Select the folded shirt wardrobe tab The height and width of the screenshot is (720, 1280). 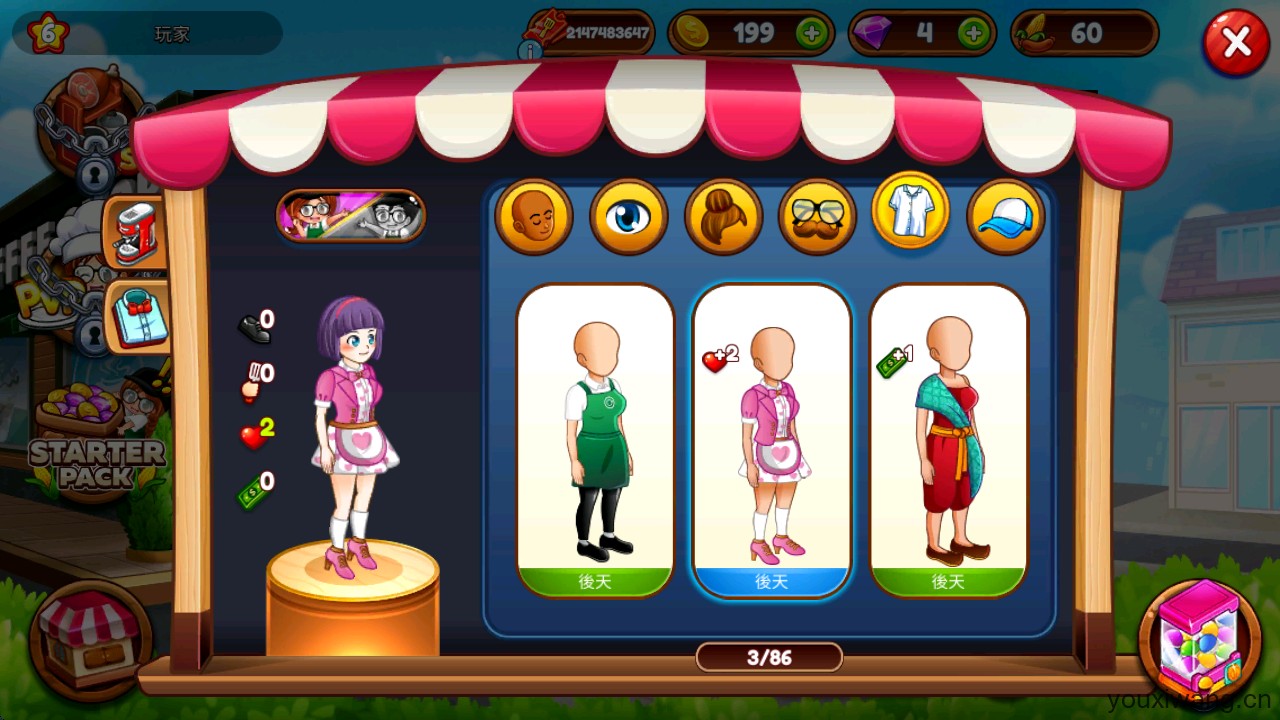click(x=137, y=316)
